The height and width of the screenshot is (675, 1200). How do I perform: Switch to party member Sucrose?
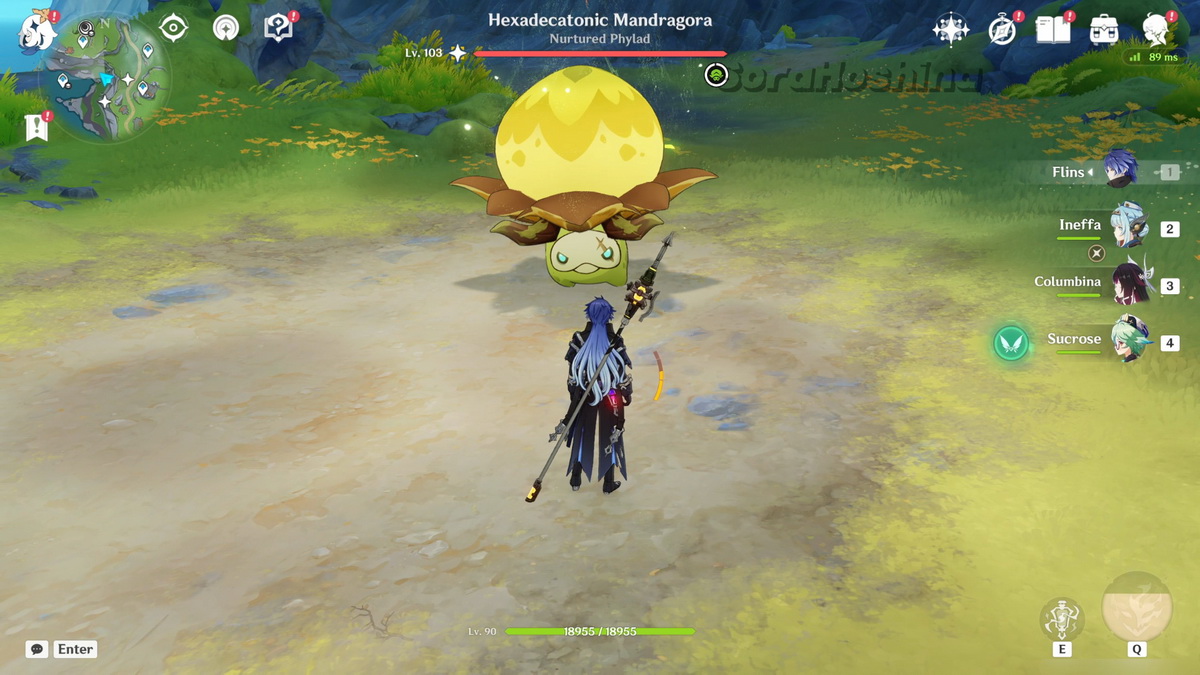(x=1130, y=342)
